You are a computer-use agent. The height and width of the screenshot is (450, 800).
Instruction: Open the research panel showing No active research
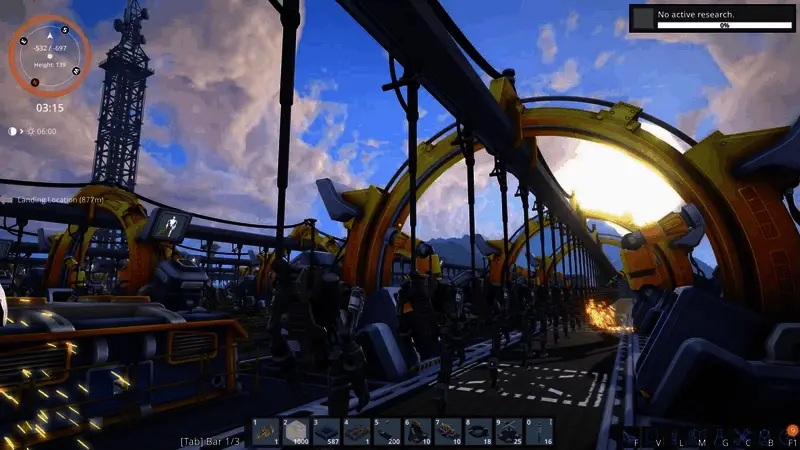[x=712, y=19]
